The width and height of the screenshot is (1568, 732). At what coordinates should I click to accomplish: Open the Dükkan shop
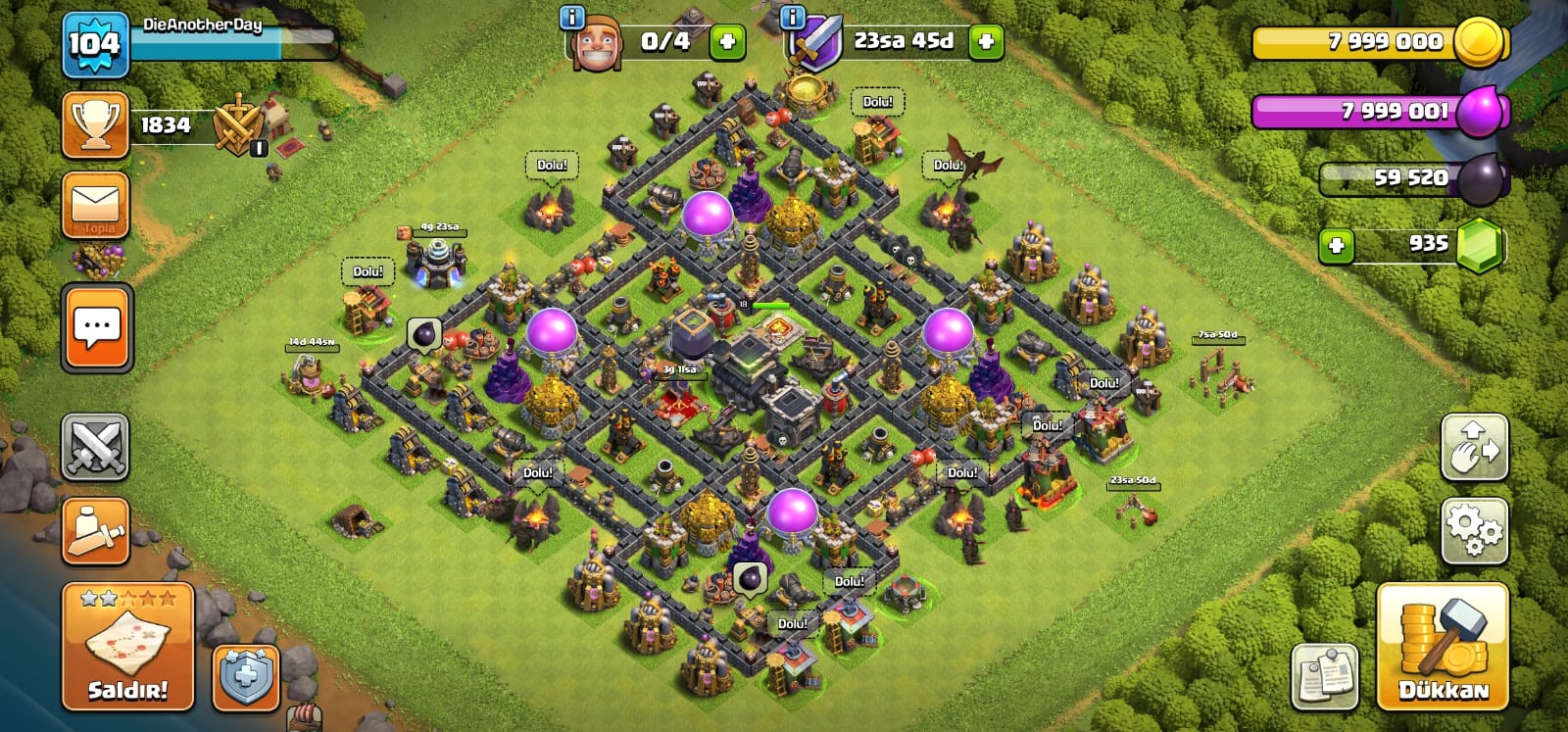(x=1442, y=646)
